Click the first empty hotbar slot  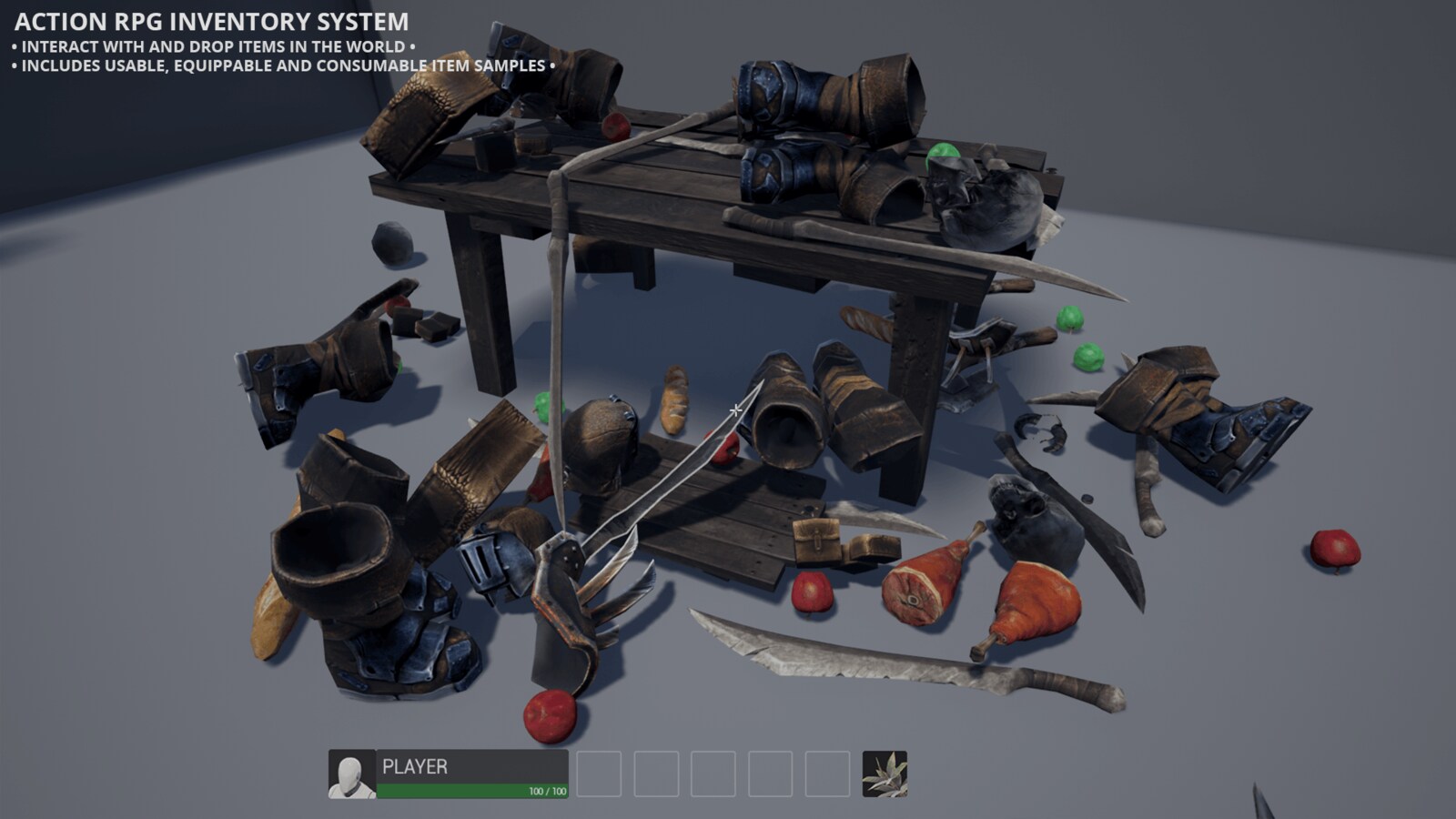(x=600, y=772)
